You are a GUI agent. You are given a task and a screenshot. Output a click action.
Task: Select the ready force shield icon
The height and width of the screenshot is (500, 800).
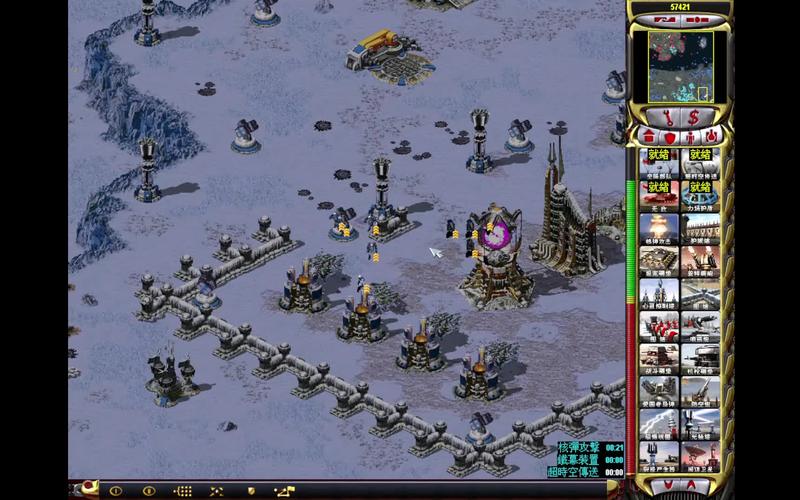(699, 194)
